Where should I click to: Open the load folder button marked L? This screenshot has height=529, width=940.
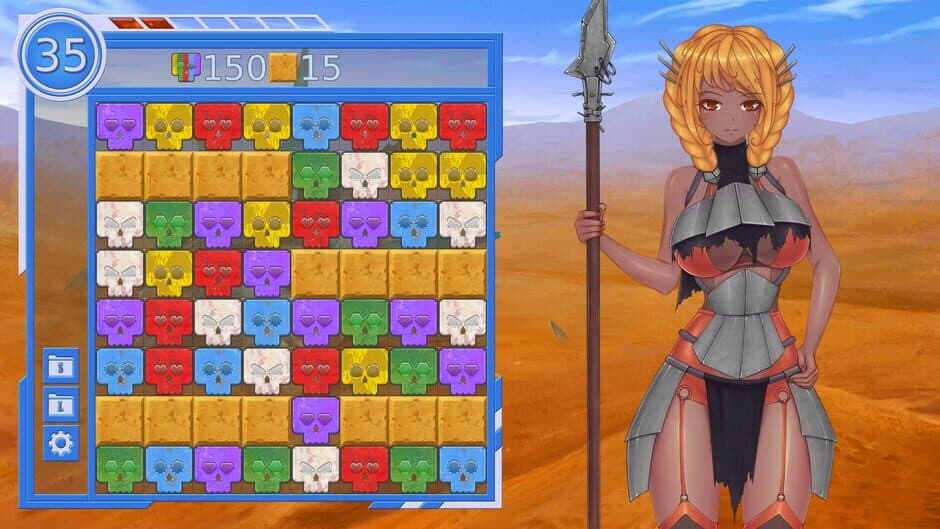click(61, 405)
